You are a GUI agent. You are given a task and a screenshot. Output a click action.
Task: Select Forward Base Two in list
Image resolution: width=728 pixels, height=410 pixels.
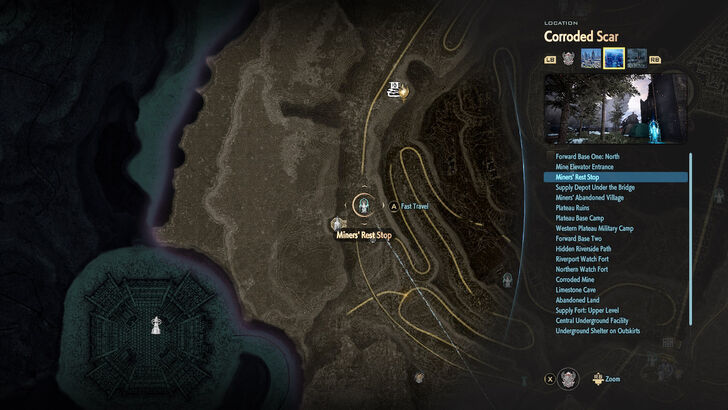[x=578, y=238]
